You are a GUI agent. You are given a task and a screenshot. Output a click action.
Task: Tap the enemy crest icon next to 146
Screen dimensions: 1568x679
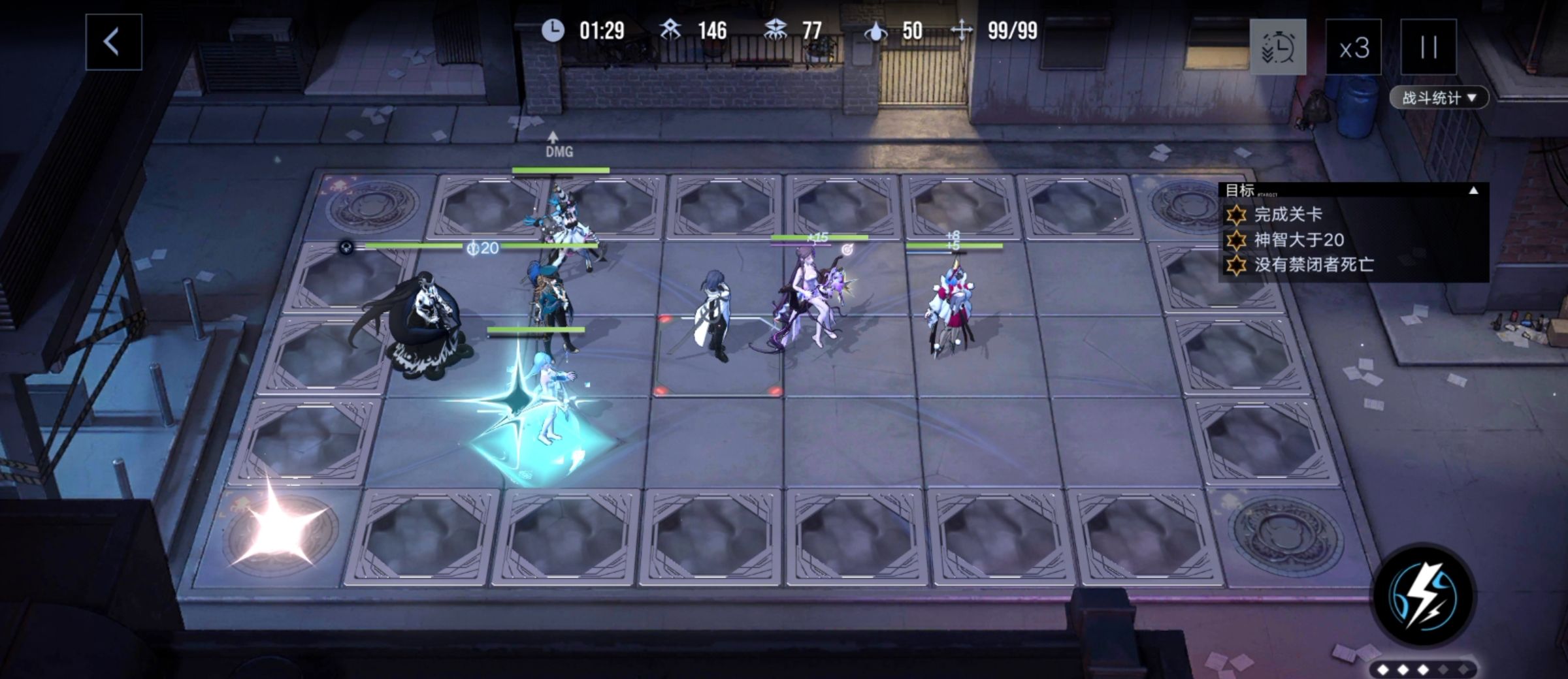tap(668, 30)
